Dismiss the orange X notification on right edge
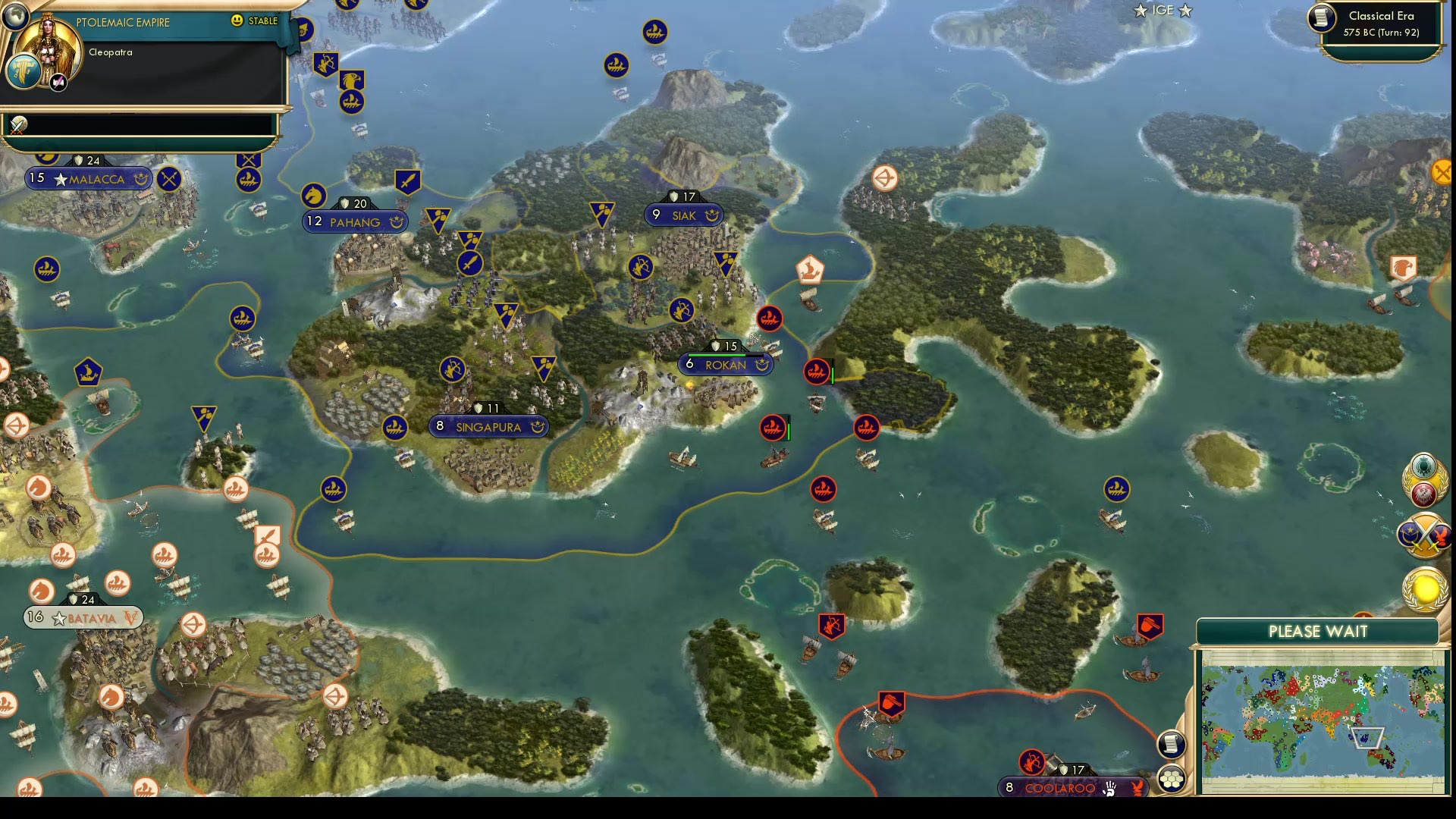The height and width of the screenshot is (819, 1456). pos(1442,172)
